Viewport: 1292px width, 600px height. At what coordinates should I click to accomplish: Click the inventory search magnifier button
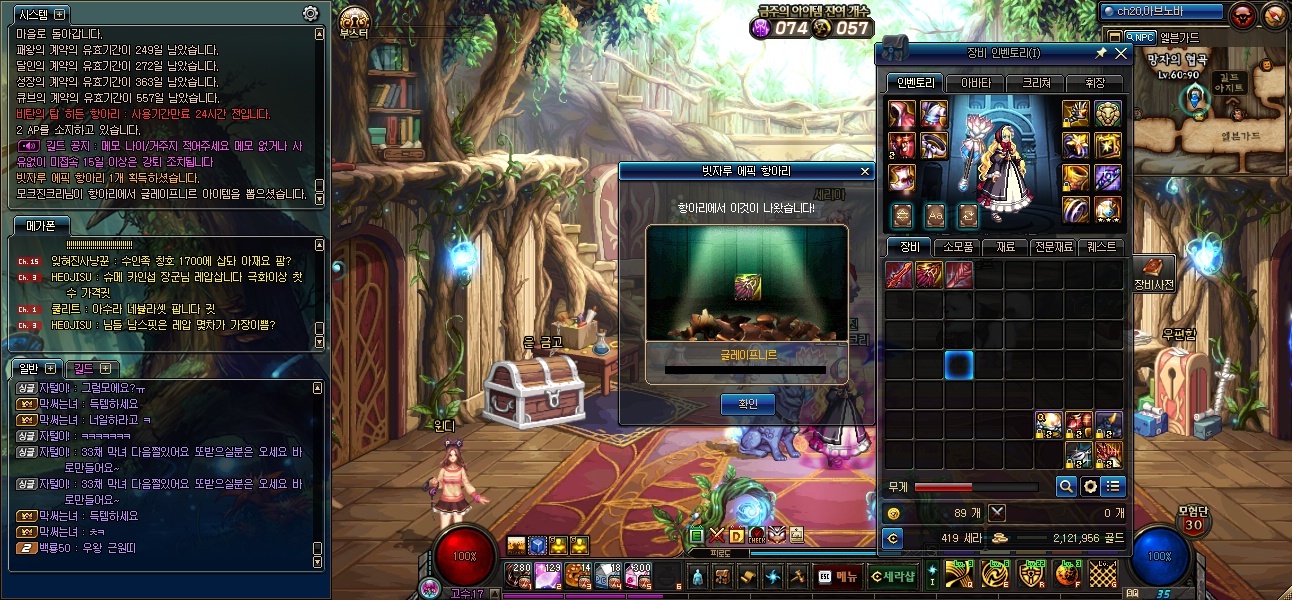[x=1066, y=487]
